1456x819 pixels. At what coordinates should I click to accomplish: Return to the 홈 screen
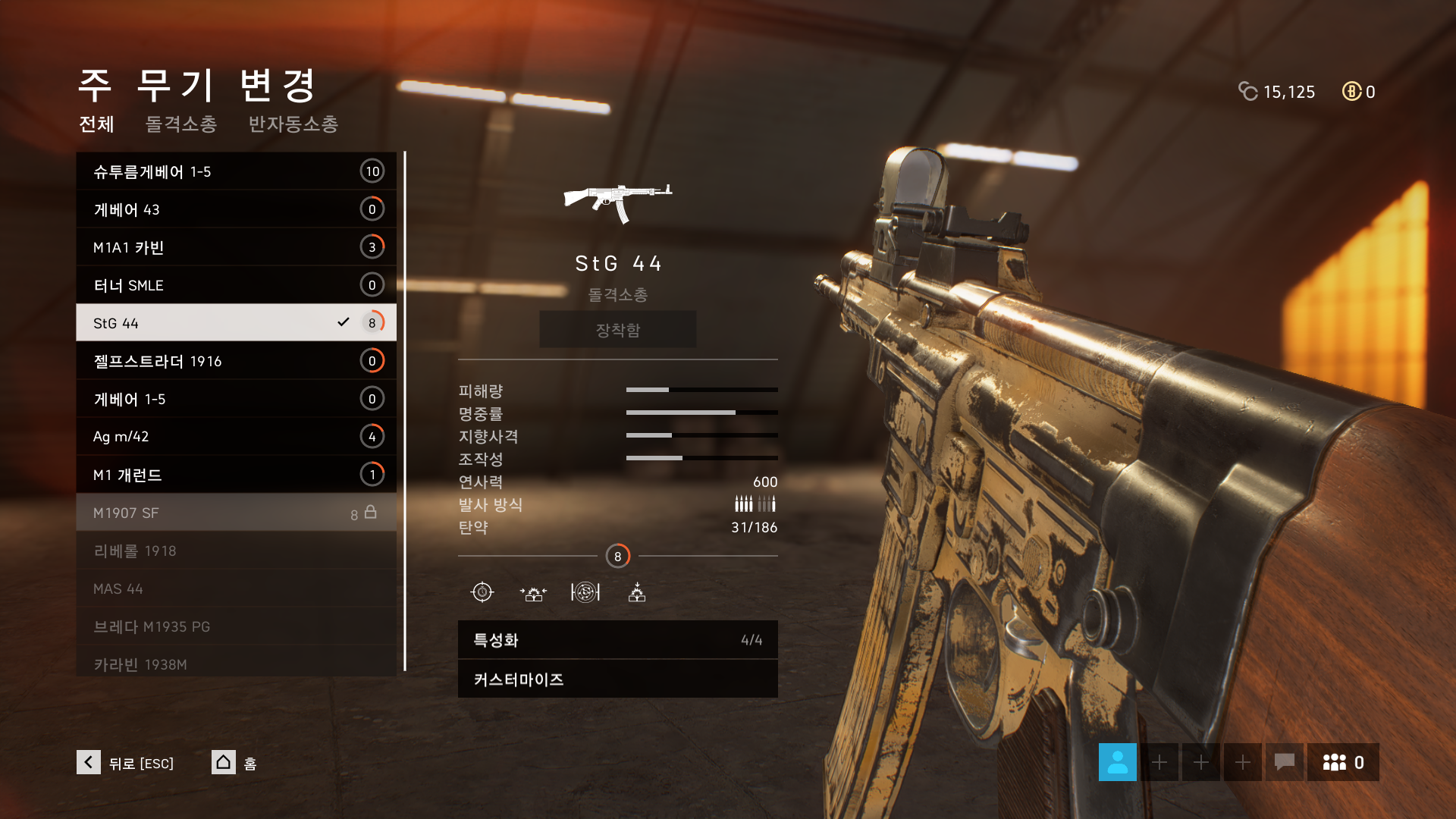[234, 763]
